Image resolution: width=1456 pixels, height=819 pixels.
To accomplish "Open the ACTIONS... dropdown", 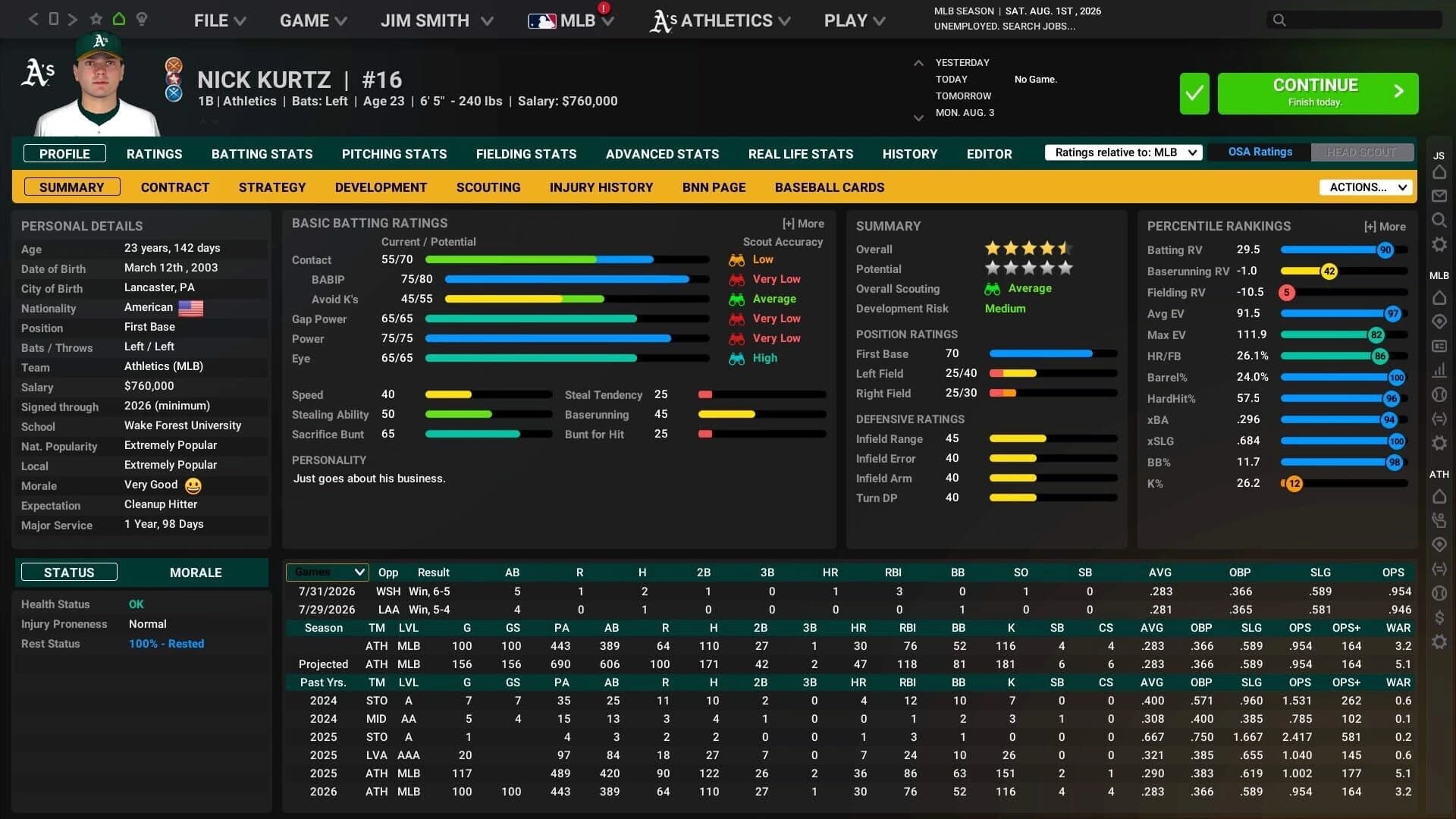I will (1365, 187).
